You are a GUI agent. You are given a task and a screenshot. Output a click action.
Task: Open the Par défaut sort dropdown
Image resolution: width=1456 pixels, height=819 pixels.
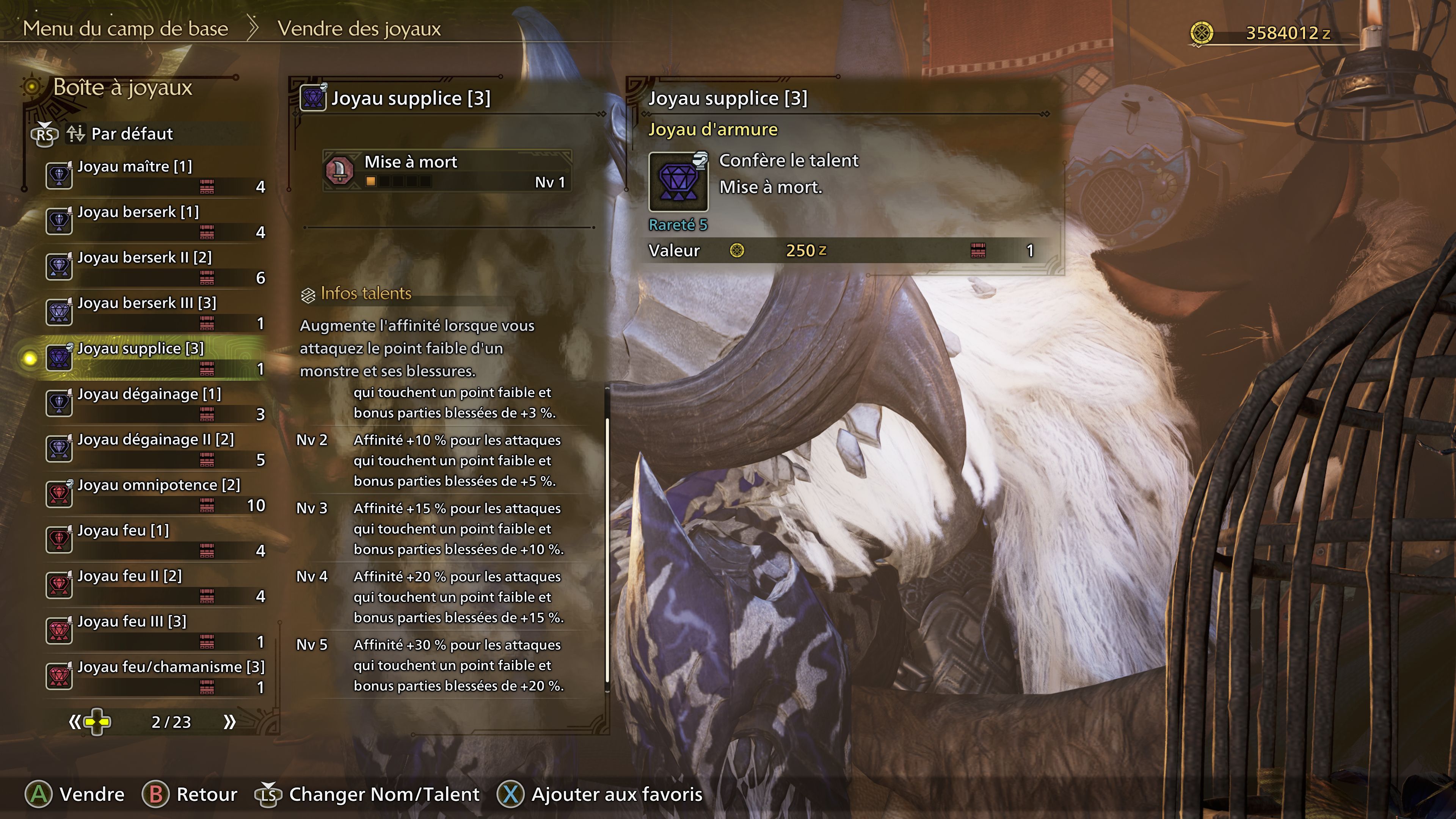click(130, 135)
